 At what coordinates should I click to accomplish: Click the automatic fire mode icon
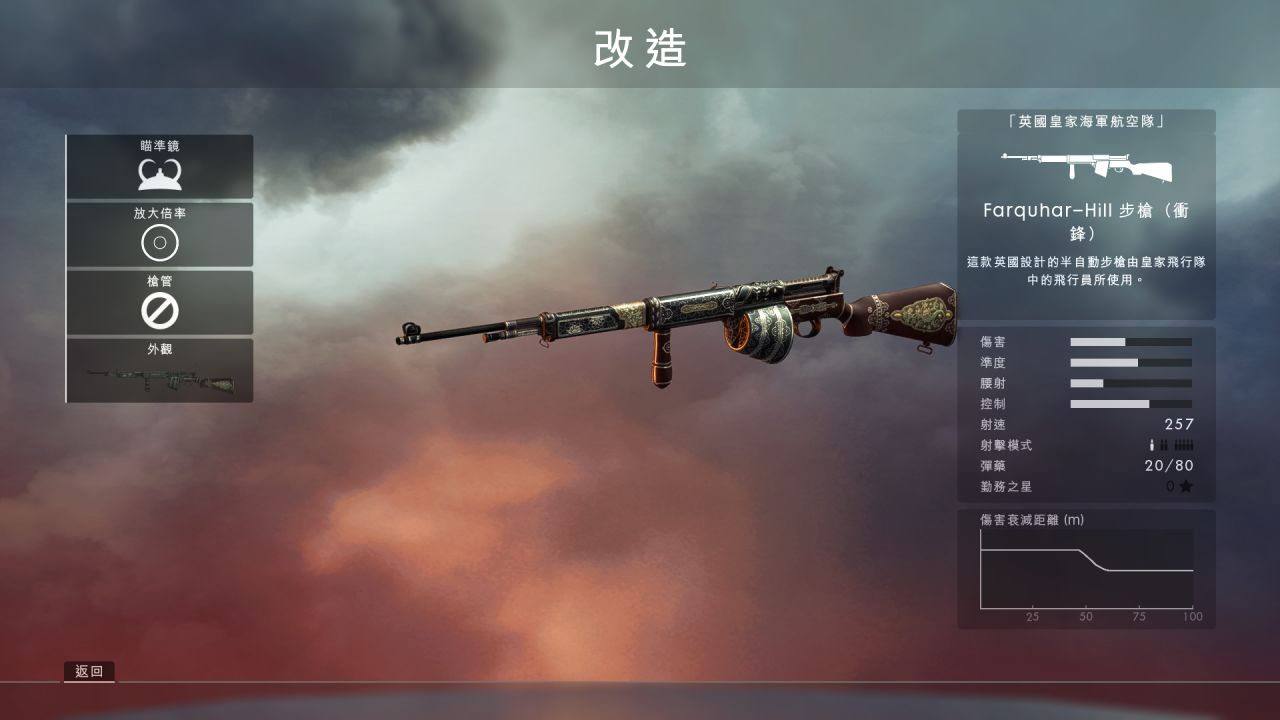point(1183,444)
